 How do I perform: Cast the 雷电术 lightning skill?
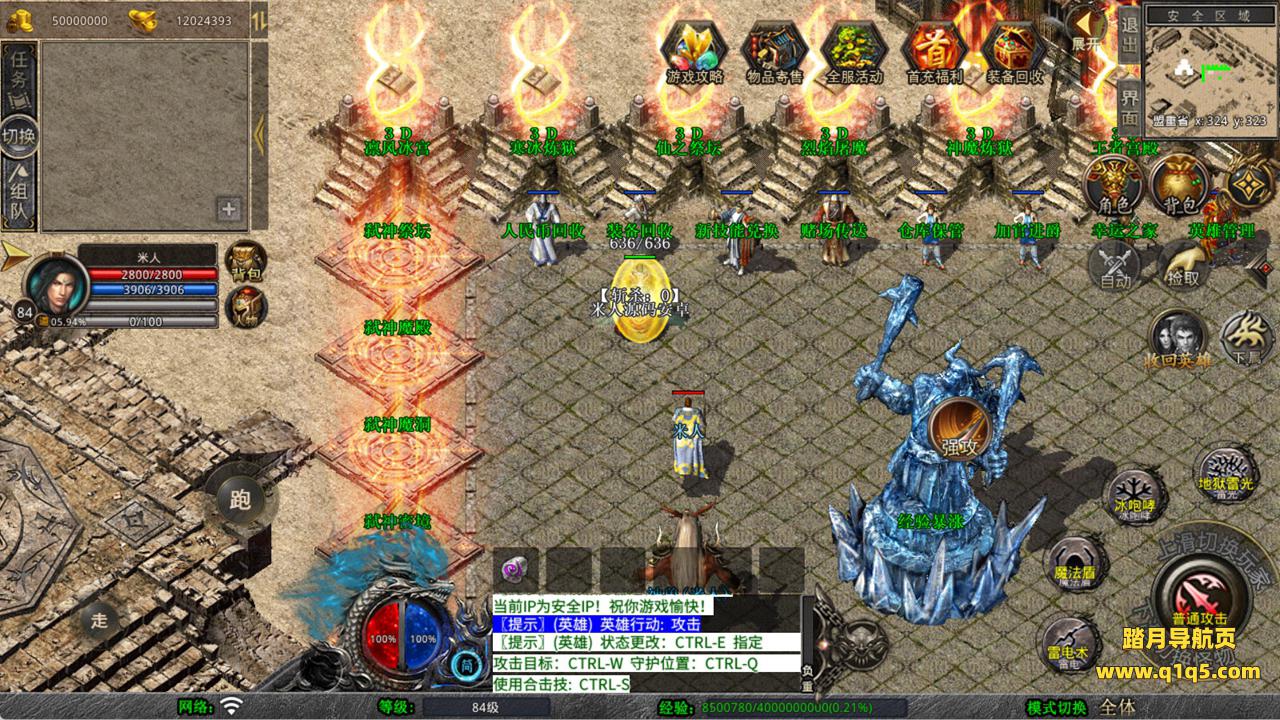click(x=1069, y=642)
